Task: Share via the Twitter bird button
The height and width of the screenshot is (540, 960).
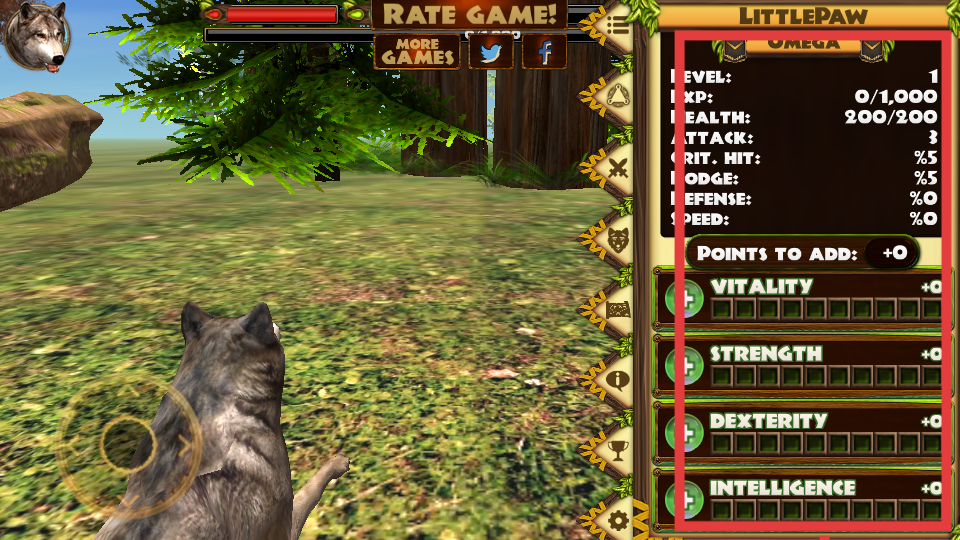Action: (x=490, y=51)
